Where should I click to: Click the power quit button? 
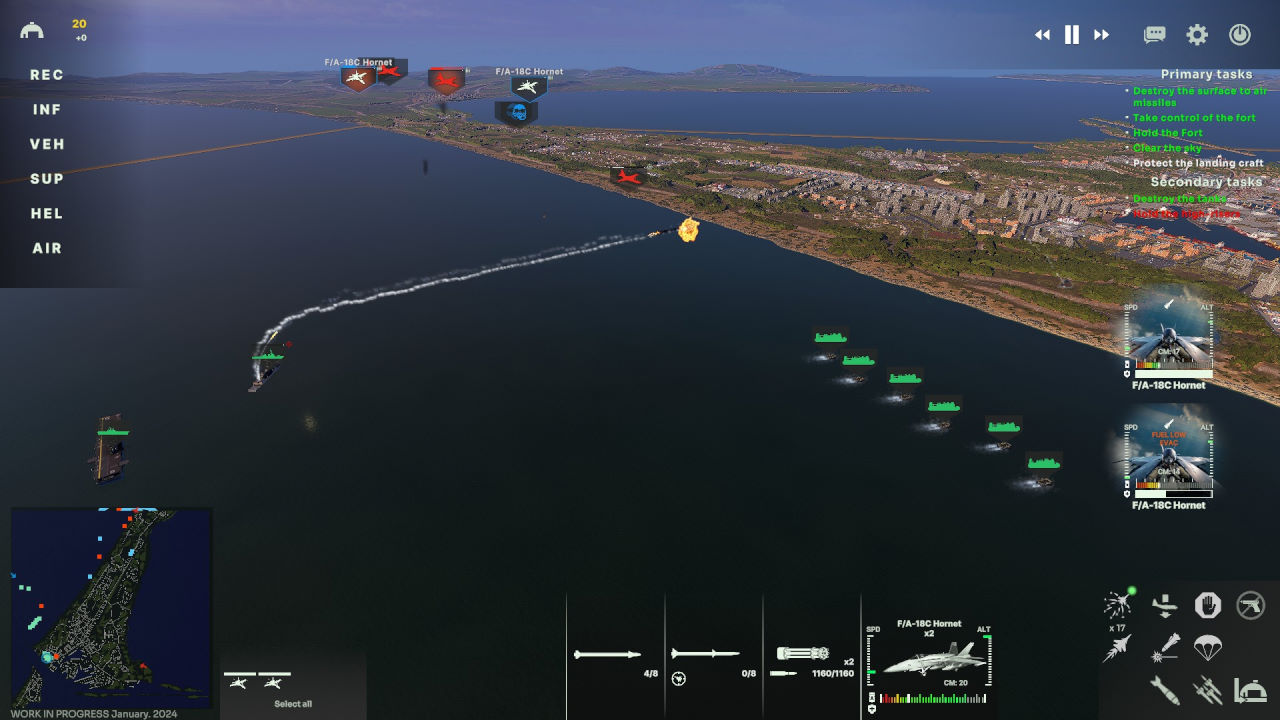click(x=1240, y=35)
